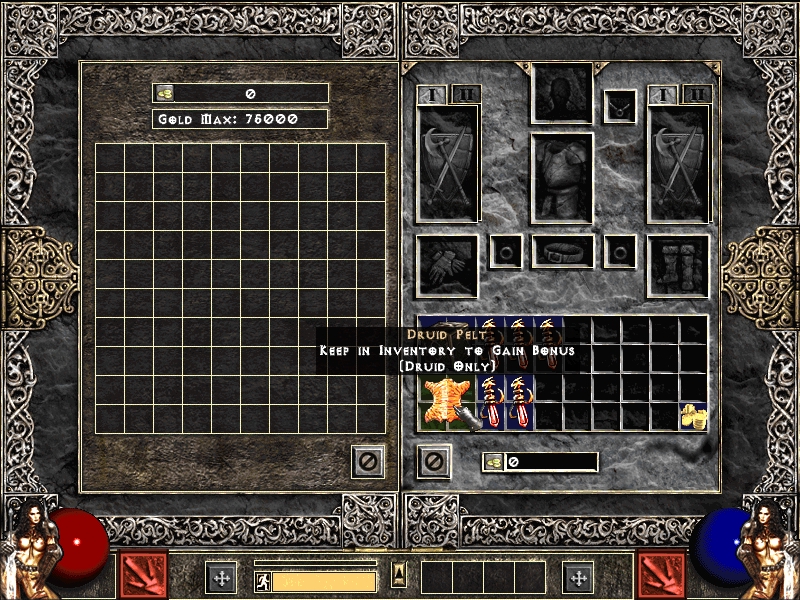
Task: Expand the mini menu arrow on the bottom bar
Action: [399, 575]
